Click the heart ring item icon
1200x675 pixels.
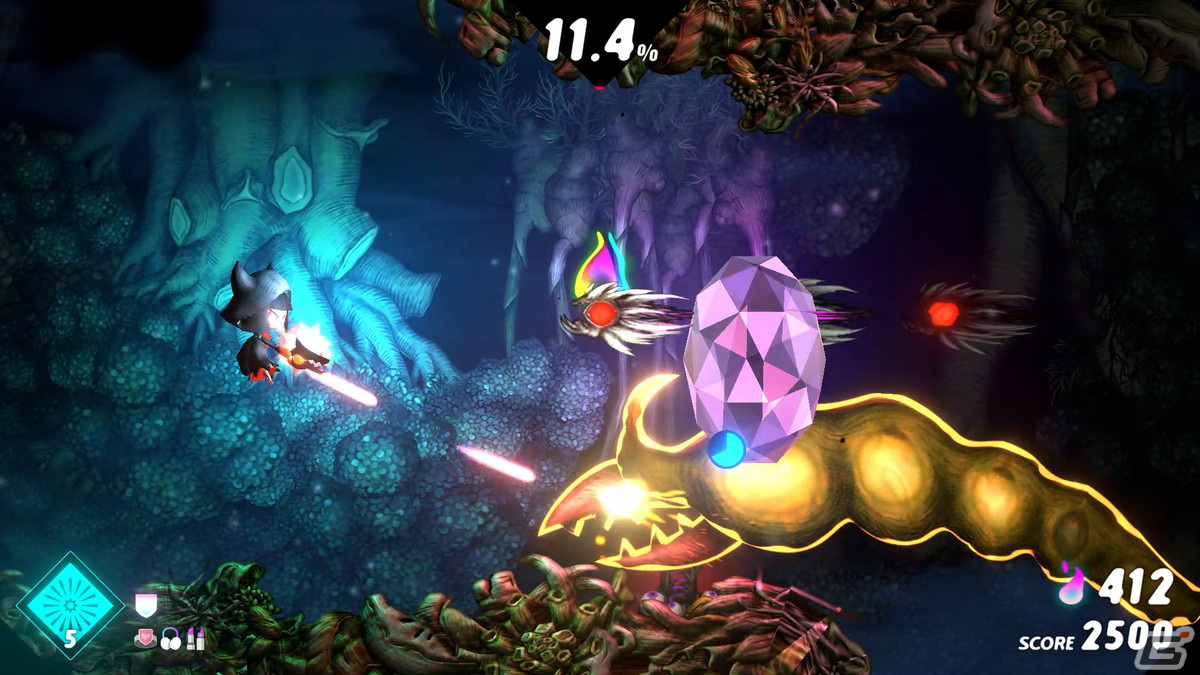145,638
